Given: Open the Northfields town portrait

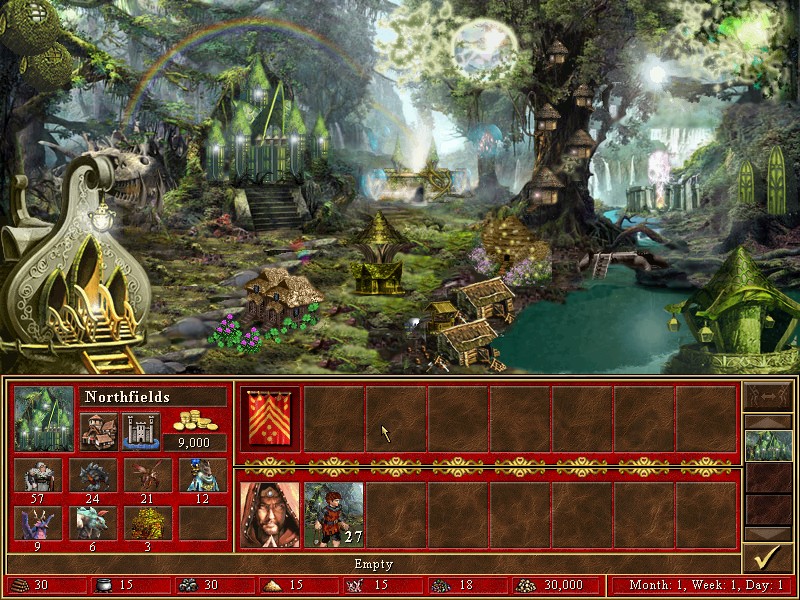Looking at the screenshot, I should (44, 418).
